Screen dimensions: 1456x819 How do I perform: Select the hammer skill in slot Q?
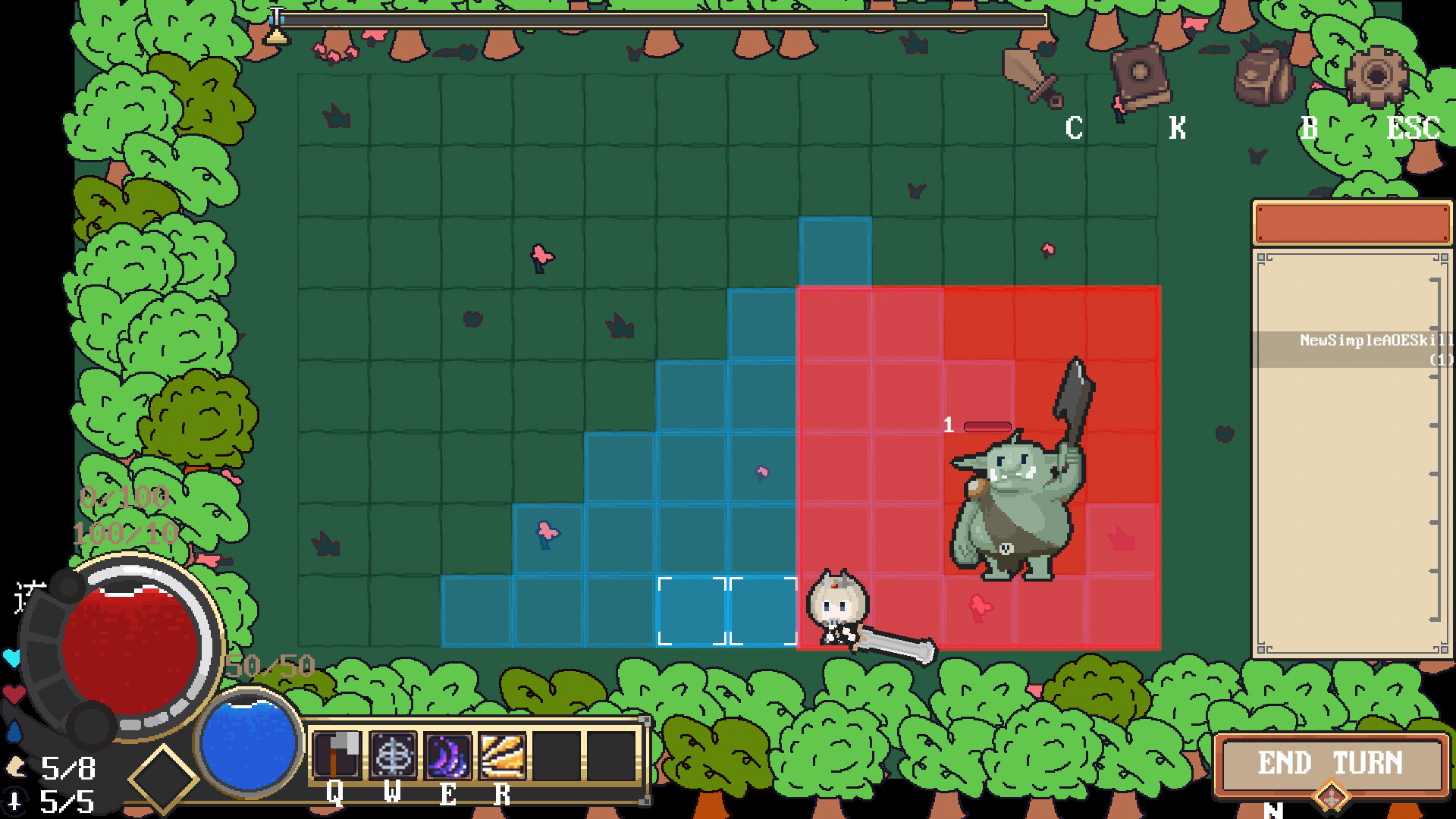pos(338,755)
